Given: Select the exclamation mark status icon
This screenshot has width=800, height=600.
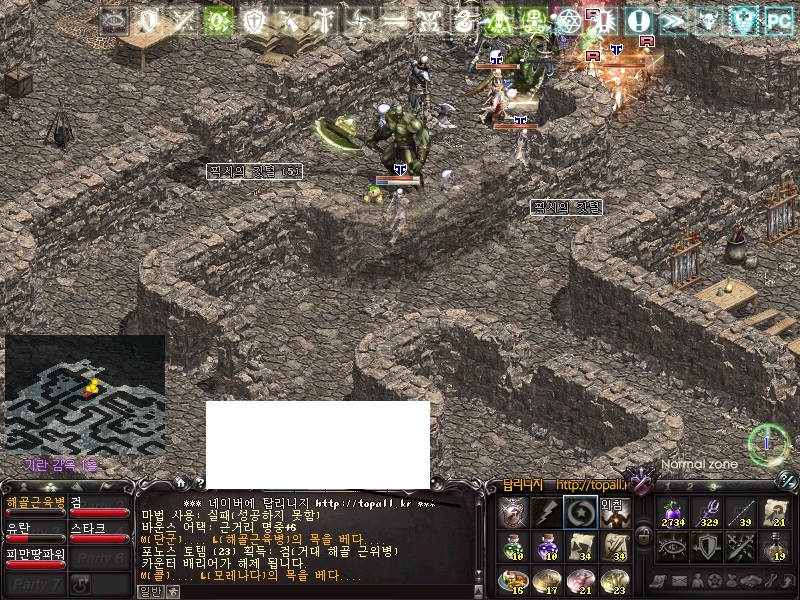Looking at the screenshot, I should 638,20.
